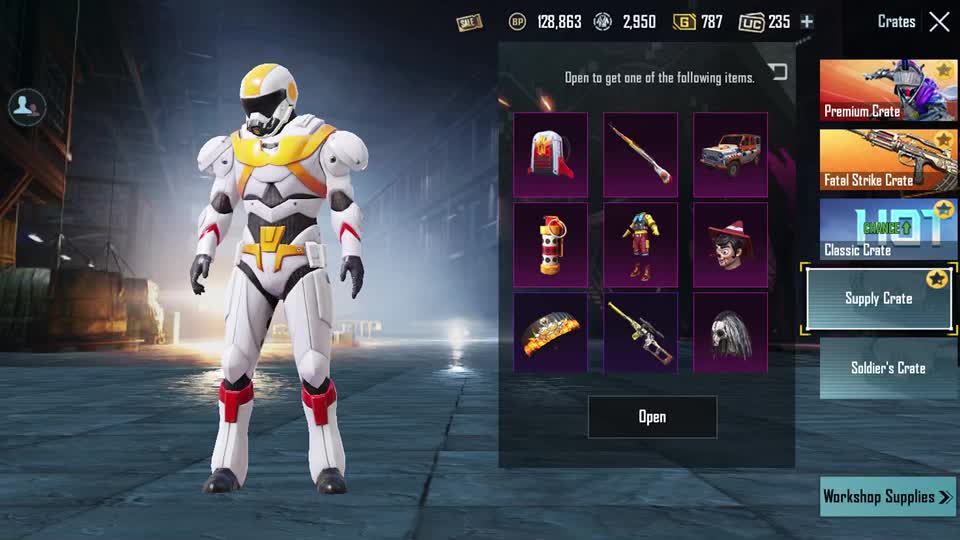Add more UC with plus button
This screenshot has width=960, height=540.
pyautogui.click(x=807, y=22)
